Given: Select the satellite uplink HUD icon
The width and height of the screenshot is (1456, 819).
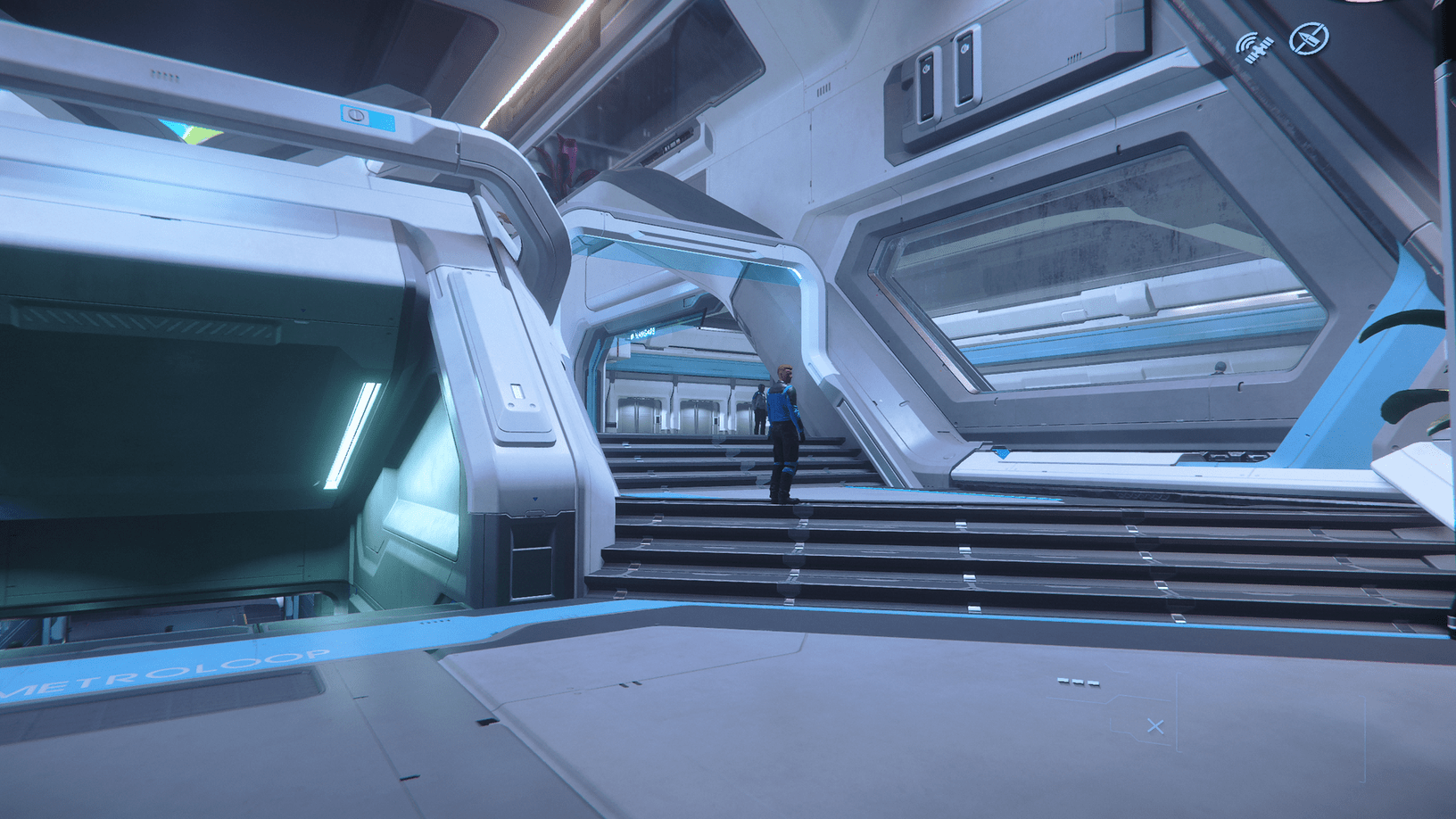Looking at the screenshot, I should point(1256,46).
